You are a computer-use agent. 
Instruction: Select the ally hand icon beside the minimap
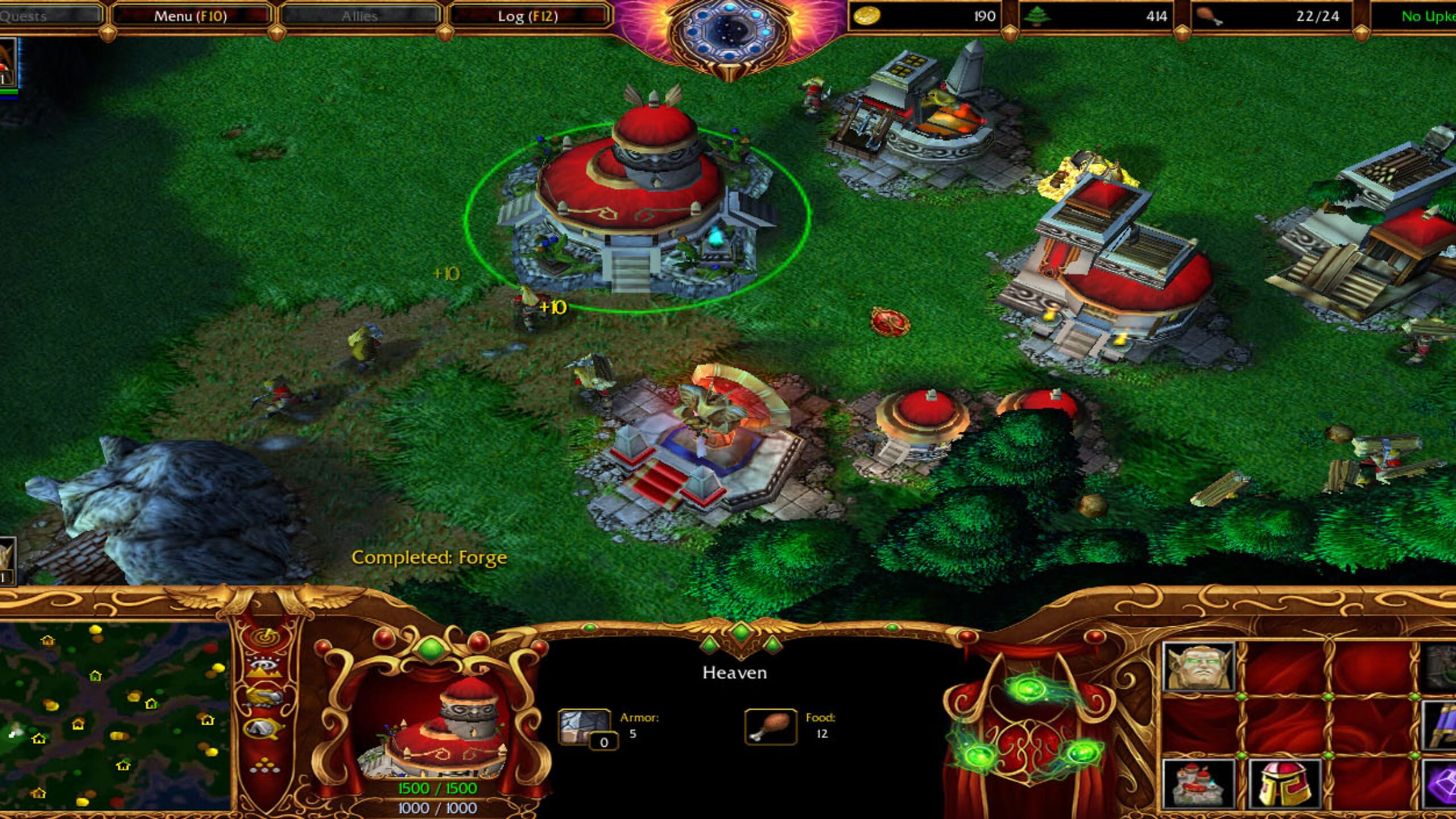tap(263, 697)
